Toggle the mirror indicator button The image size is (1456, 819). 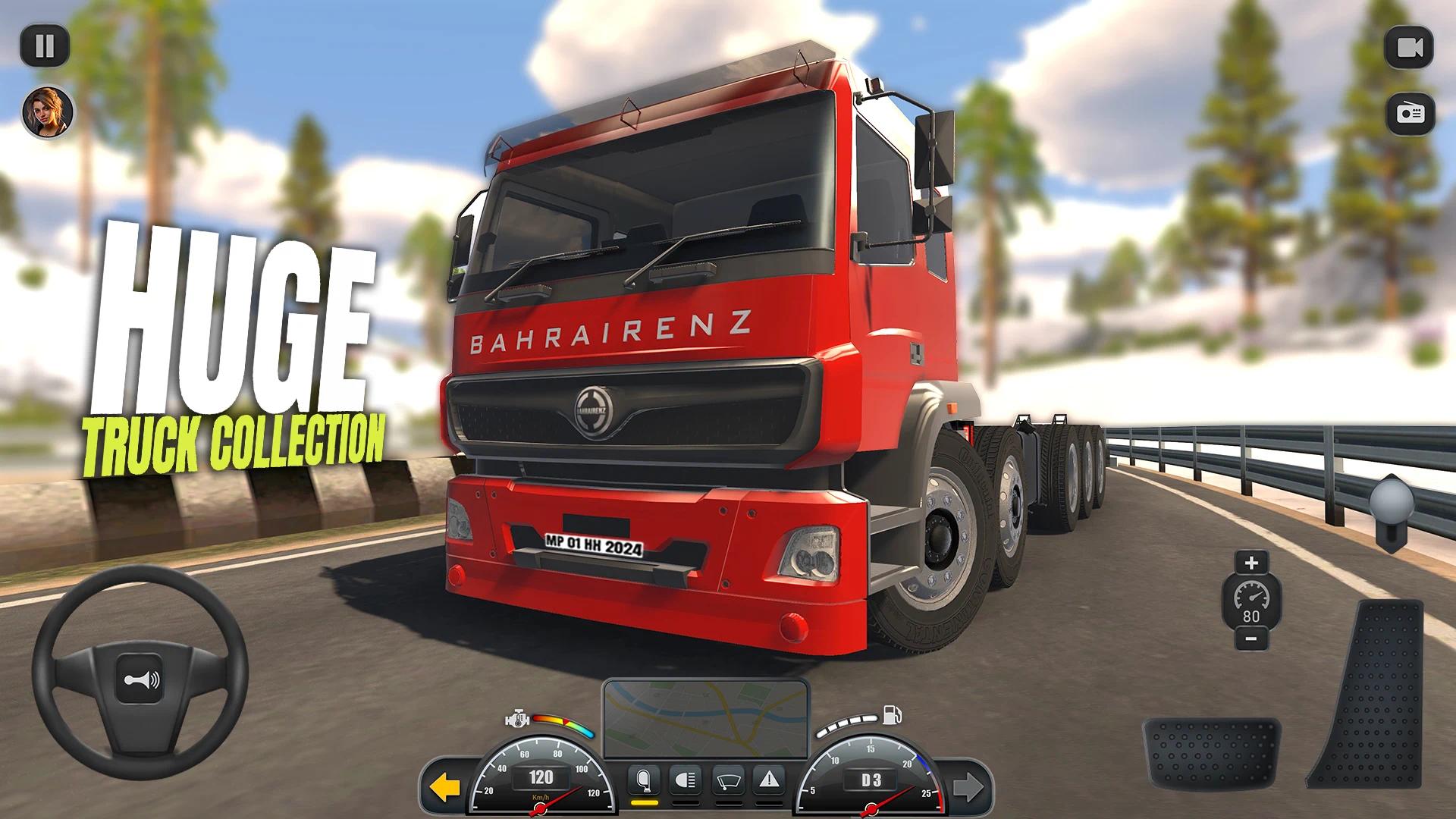[x=643, y=778]
